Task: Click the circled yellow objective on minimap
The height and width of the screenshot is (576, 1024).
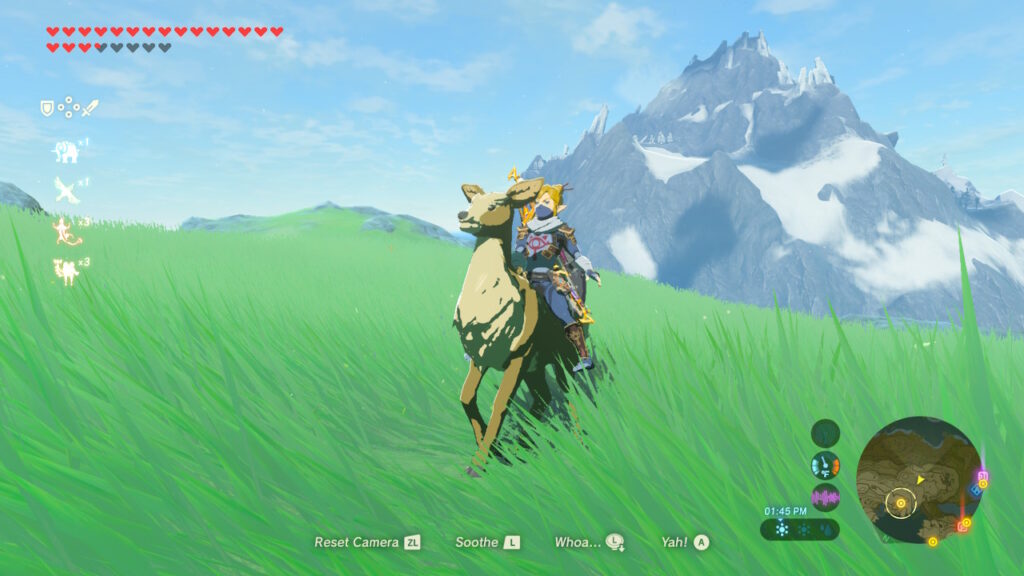Action: click(901, 503)
